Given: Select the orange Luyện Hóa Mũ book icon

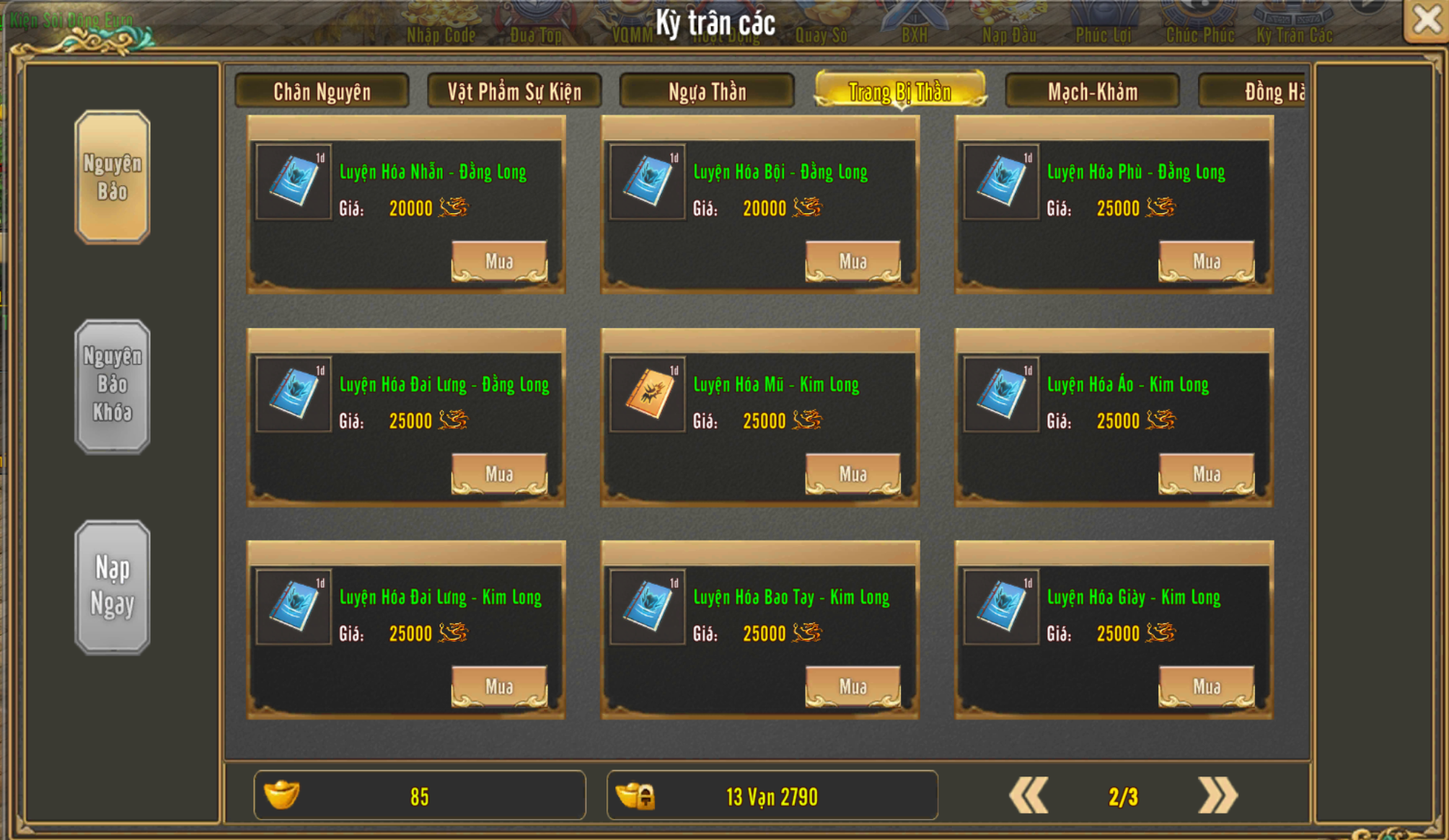Looking at the screenshot, I should tap(647, 394).
